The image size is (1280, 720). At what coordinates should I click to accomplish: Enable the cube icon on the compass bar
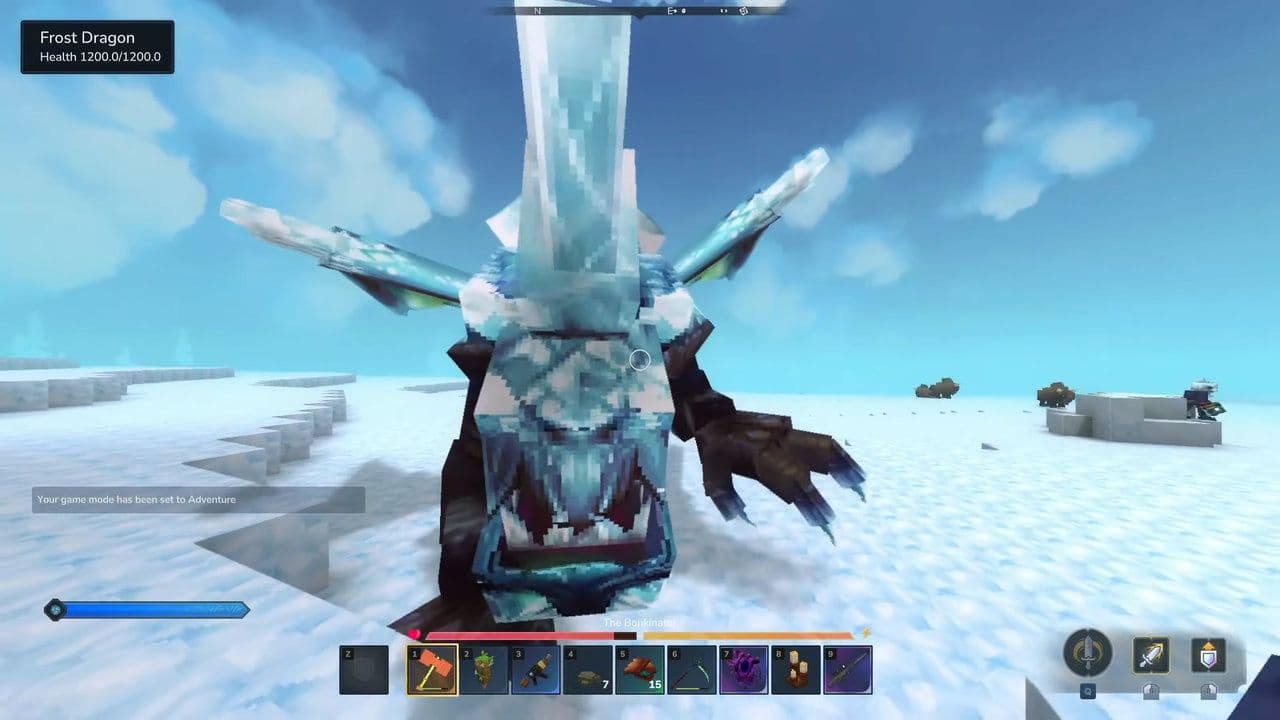tap(742, 10)
